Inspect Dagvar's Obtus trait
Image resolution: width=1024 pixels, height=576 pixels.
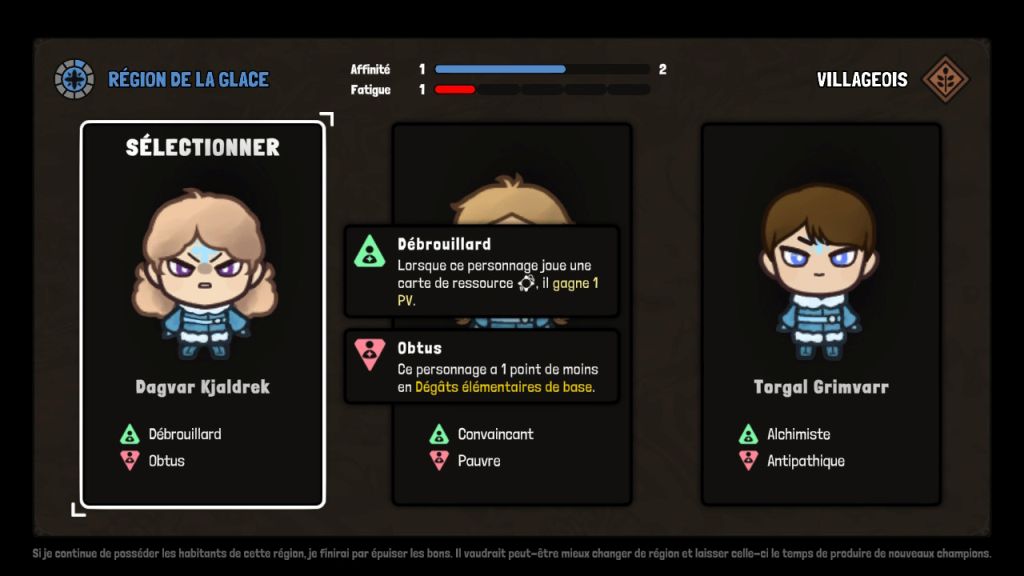click(x=155, y=461)
